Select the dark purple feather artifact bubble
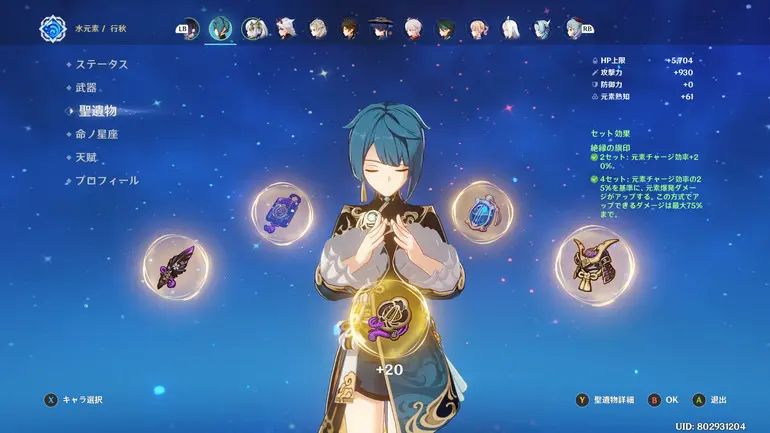The width and height of the screenshot is (770, 433). click(x=176, y=267)
